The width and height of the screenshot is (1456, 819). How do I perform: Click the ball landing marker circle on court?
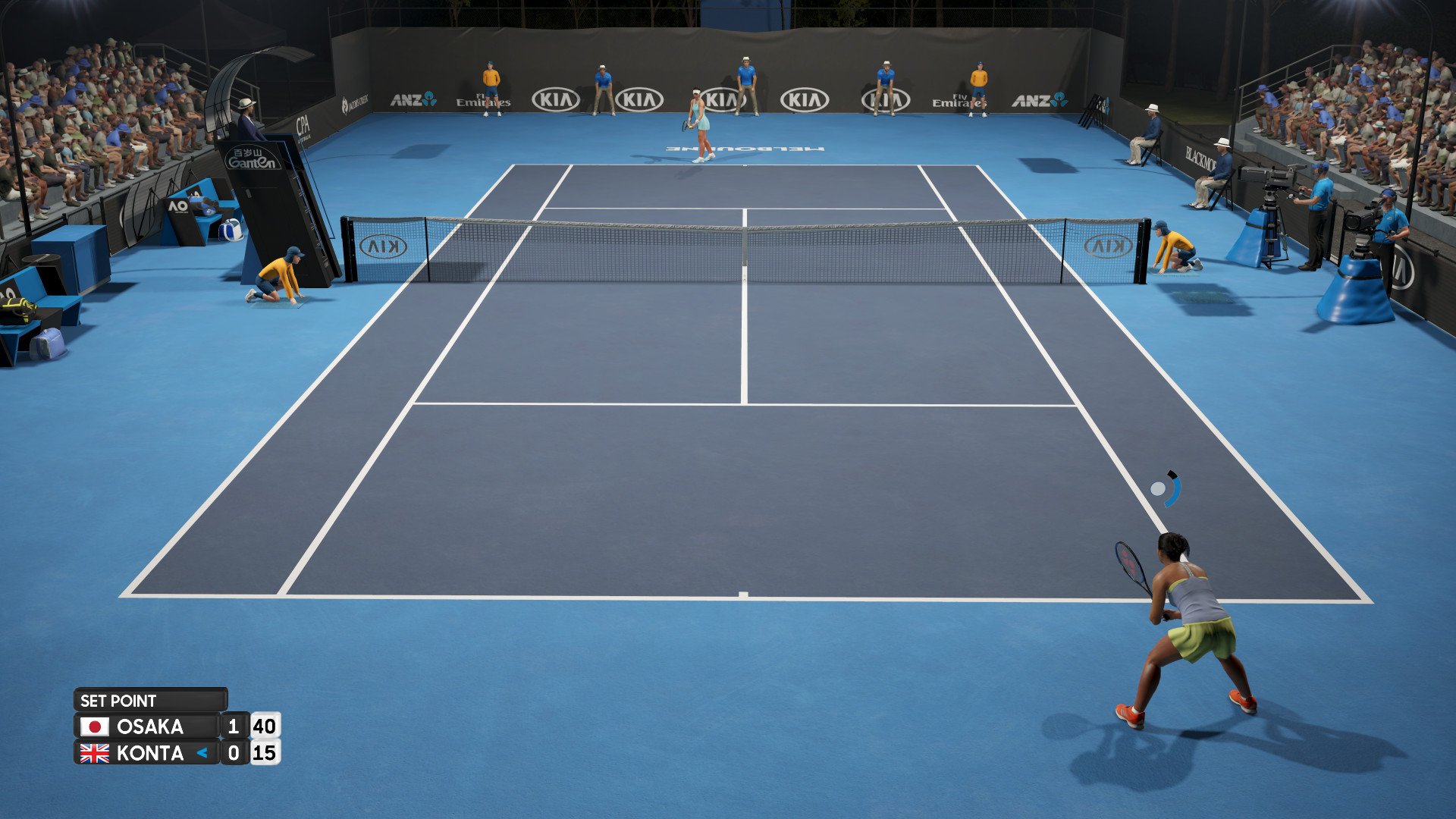point(1158,488)
